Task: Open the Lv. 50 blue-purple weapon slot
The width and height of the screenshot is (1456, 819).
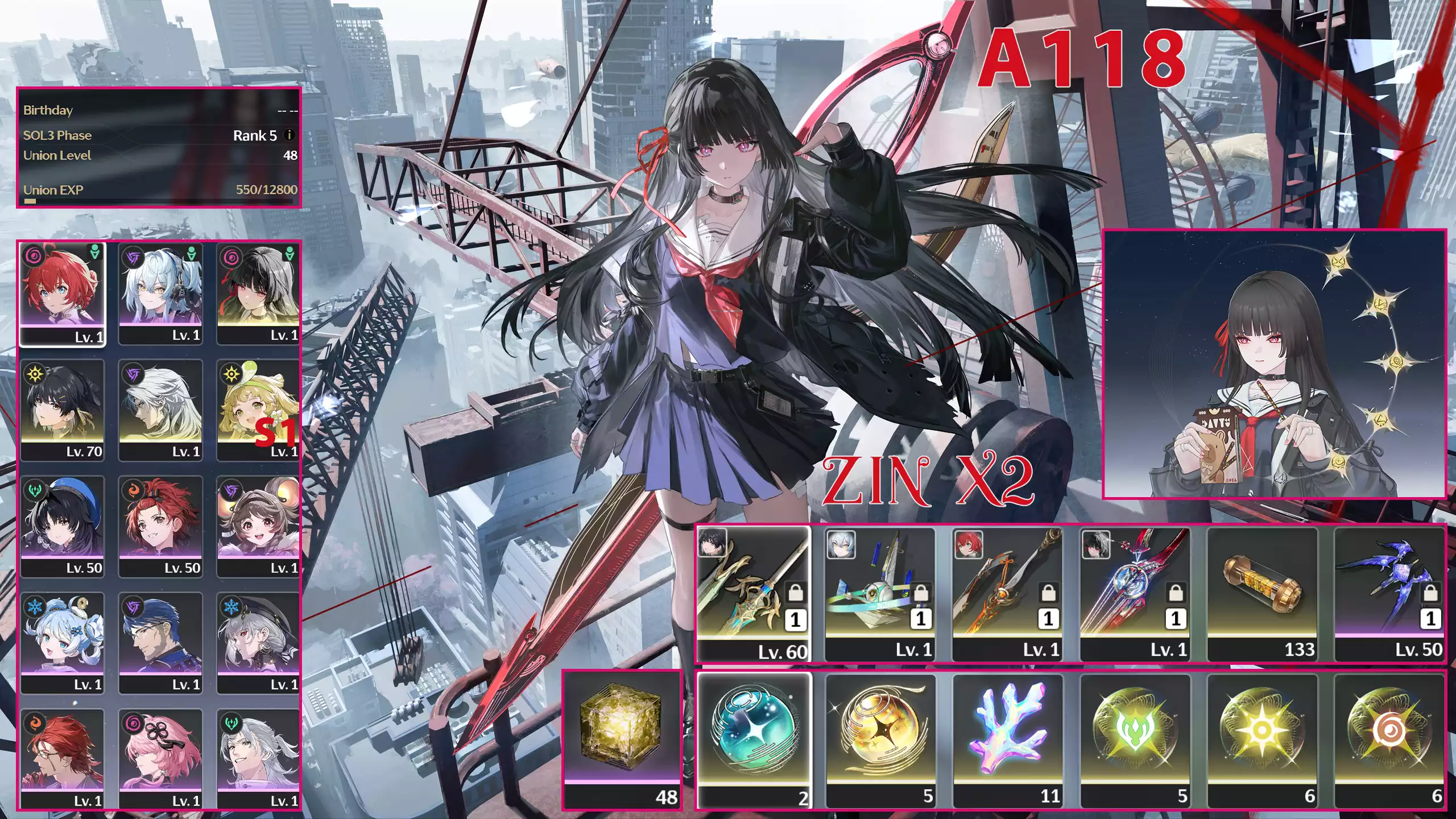Action: tap(1388, 593)
